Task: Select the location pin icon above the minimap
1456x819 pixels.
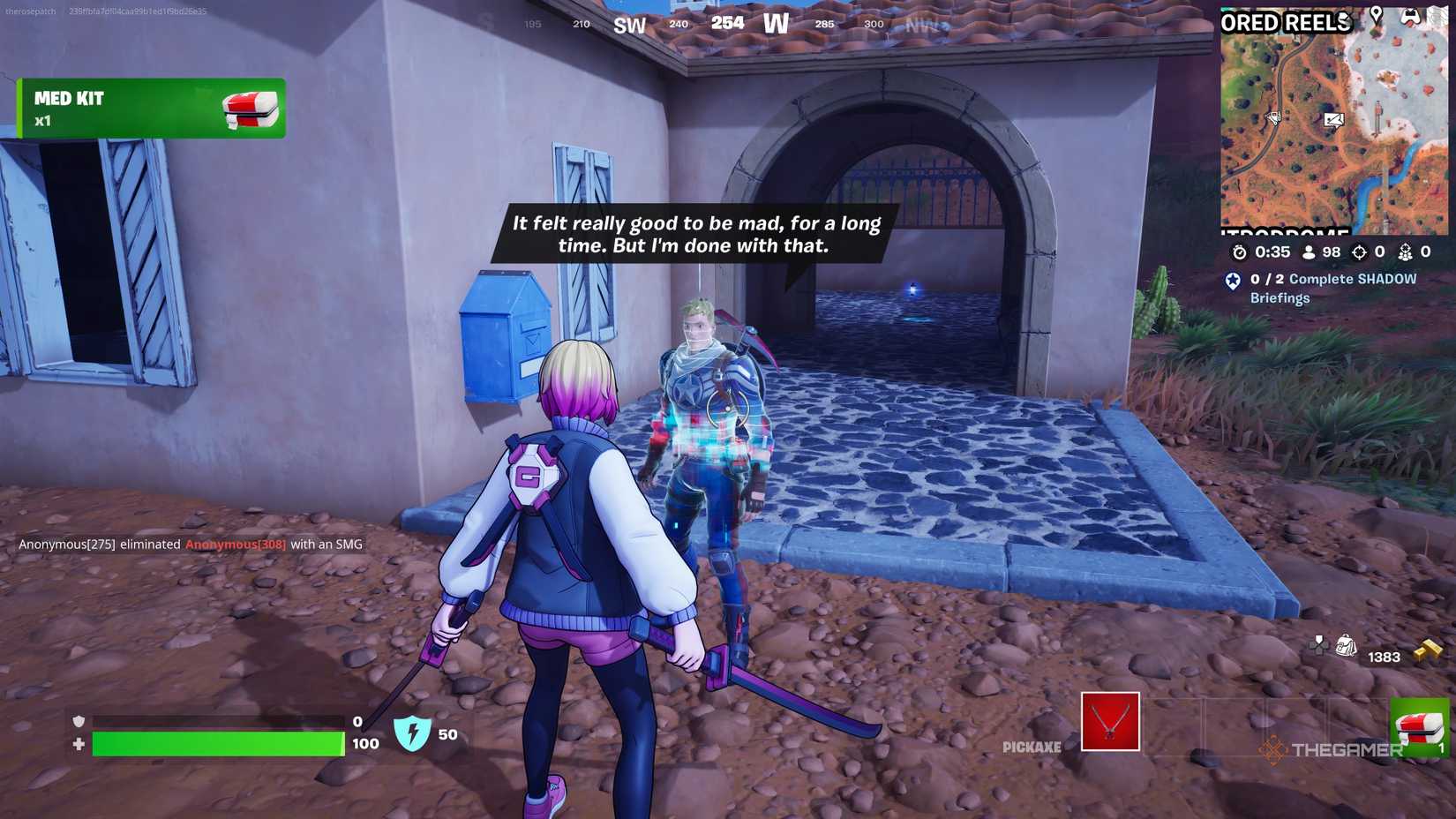Action: pos(1377,13)
